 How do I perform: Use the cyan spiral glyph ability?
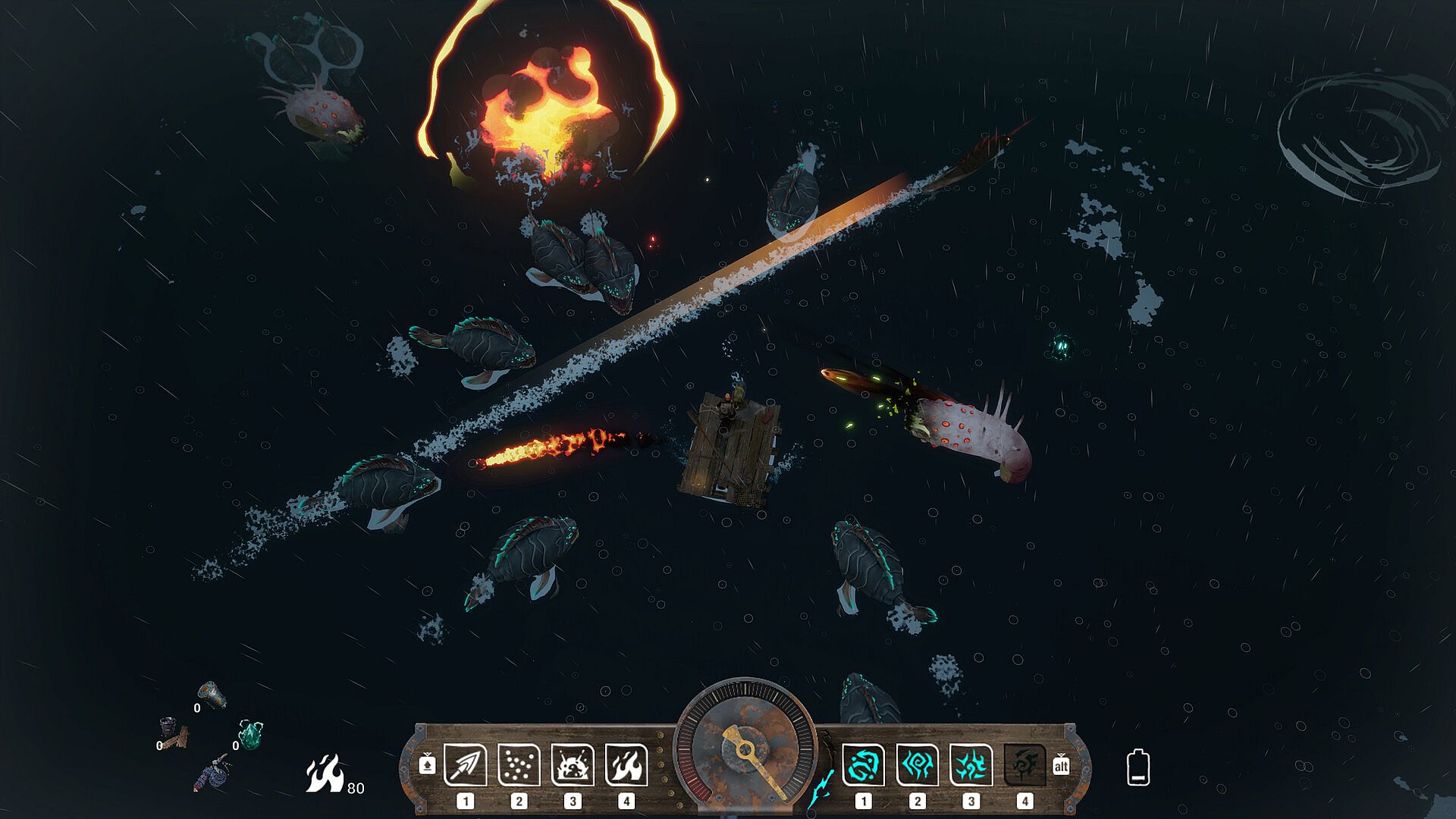point(917,764)
